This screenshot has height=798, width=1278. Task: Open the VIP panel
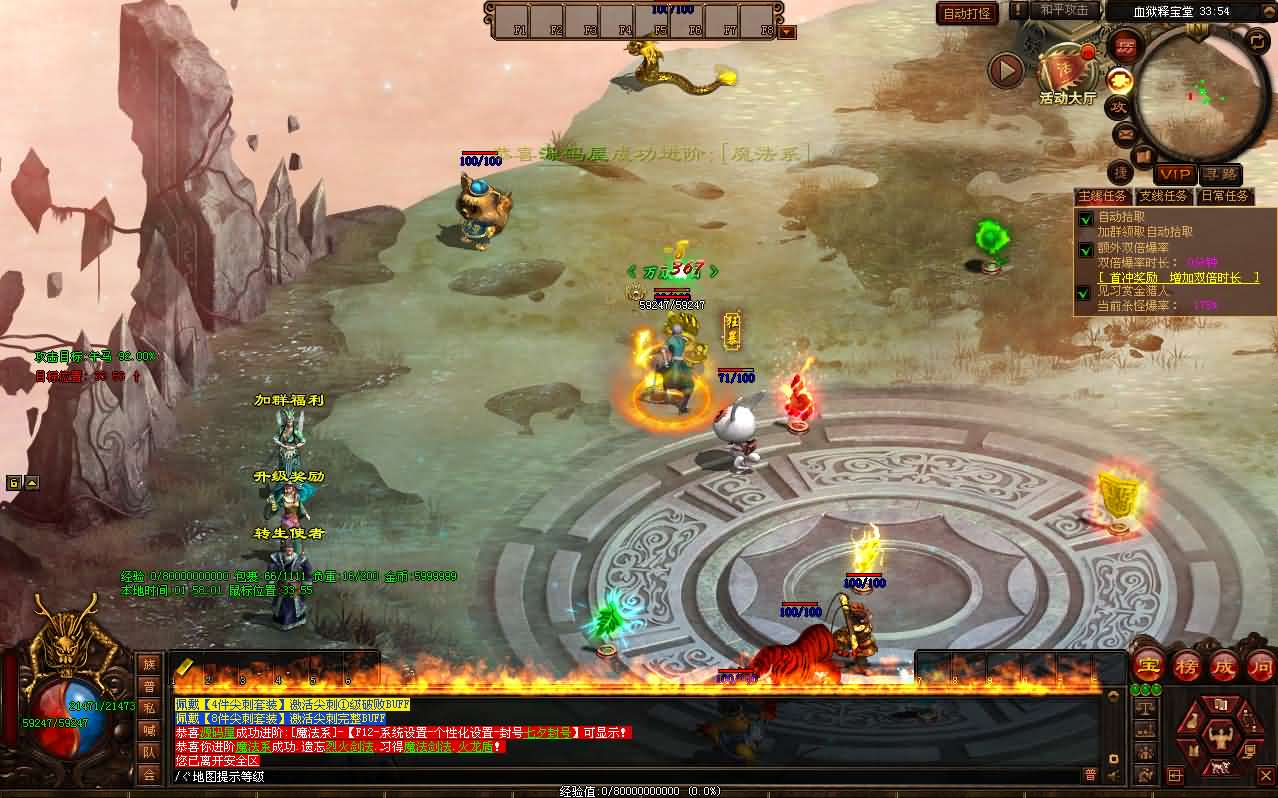coord(1175,174)
